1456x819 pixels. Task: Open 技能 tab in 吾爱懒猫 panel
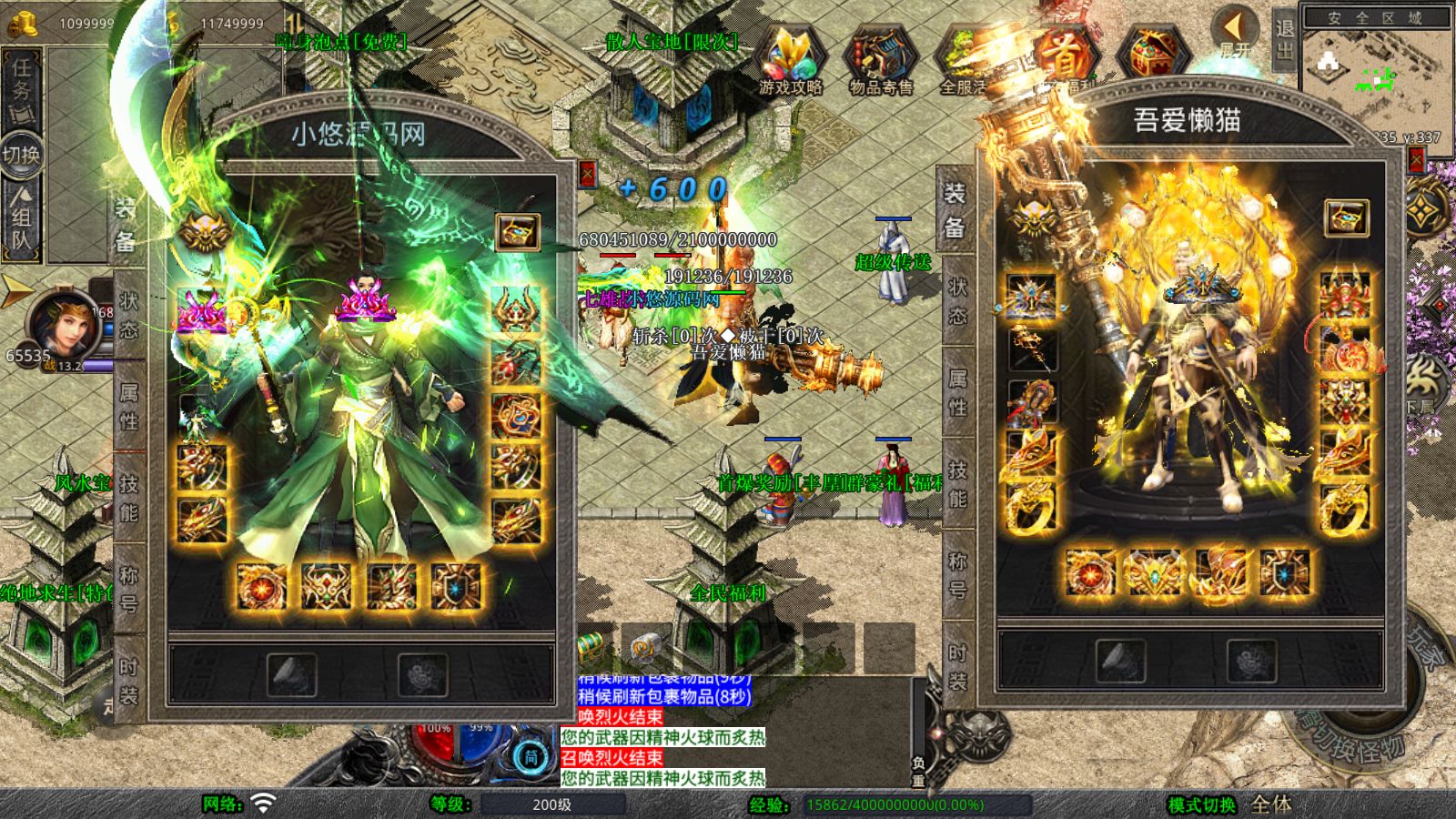pyautogui.click(x=957, y=483)
